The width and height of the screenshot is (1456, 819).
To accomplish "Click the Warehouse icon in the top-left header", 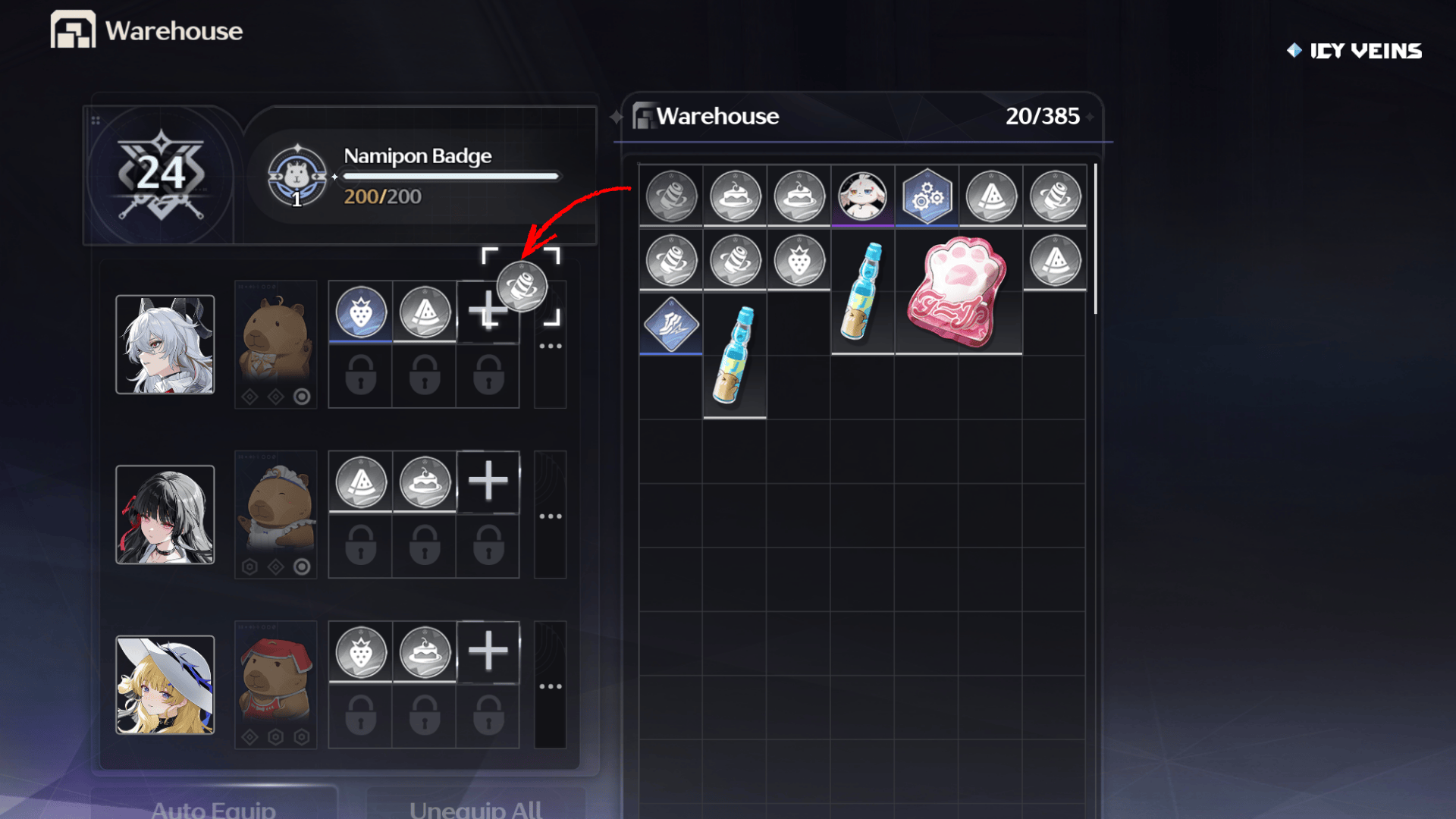I will coord(73,30).
